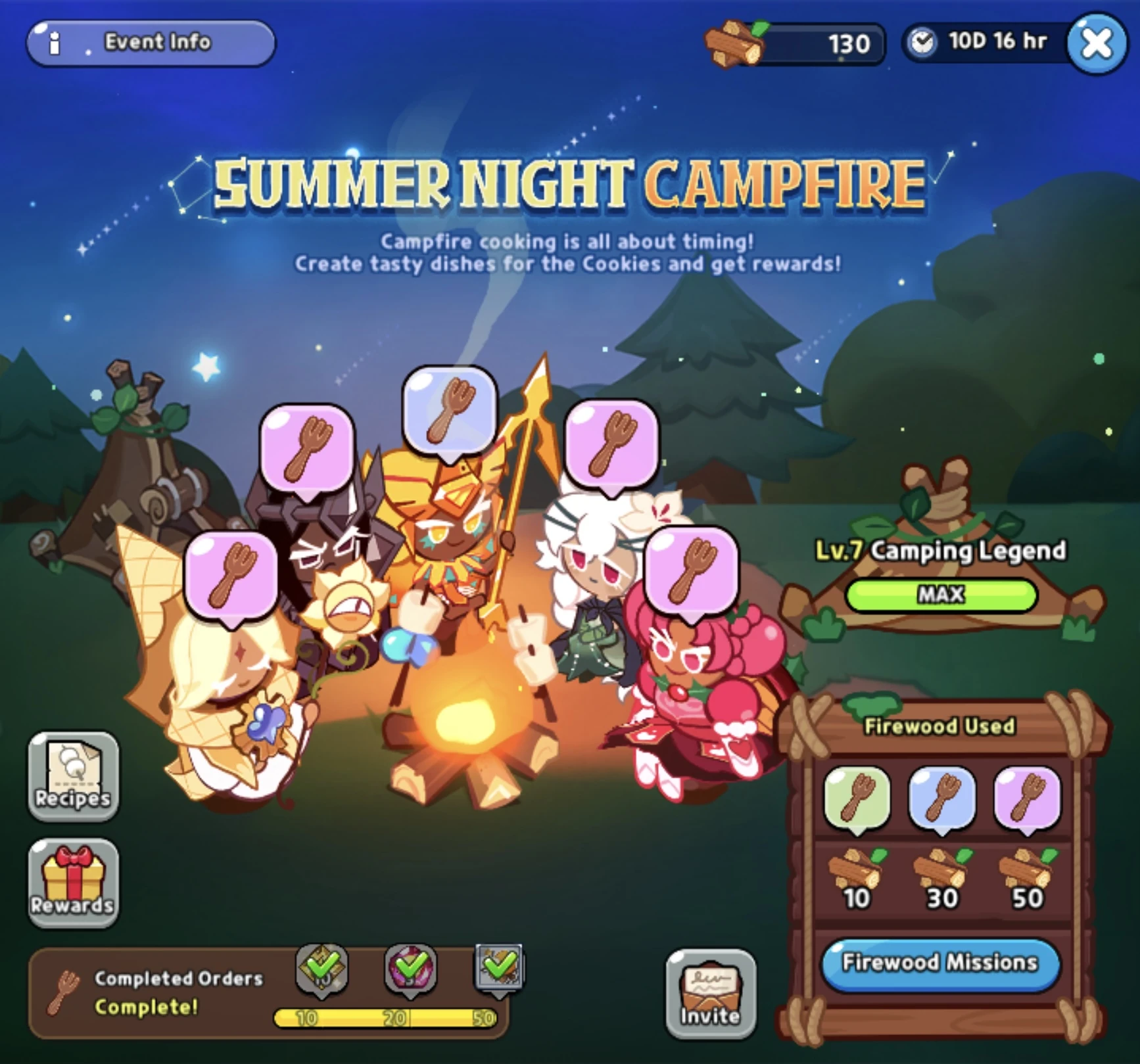The height and width of the screenshot is (1064, 1140).
Task: Click the MAX Camping Legend progress bar
Action: pos(941,593)
